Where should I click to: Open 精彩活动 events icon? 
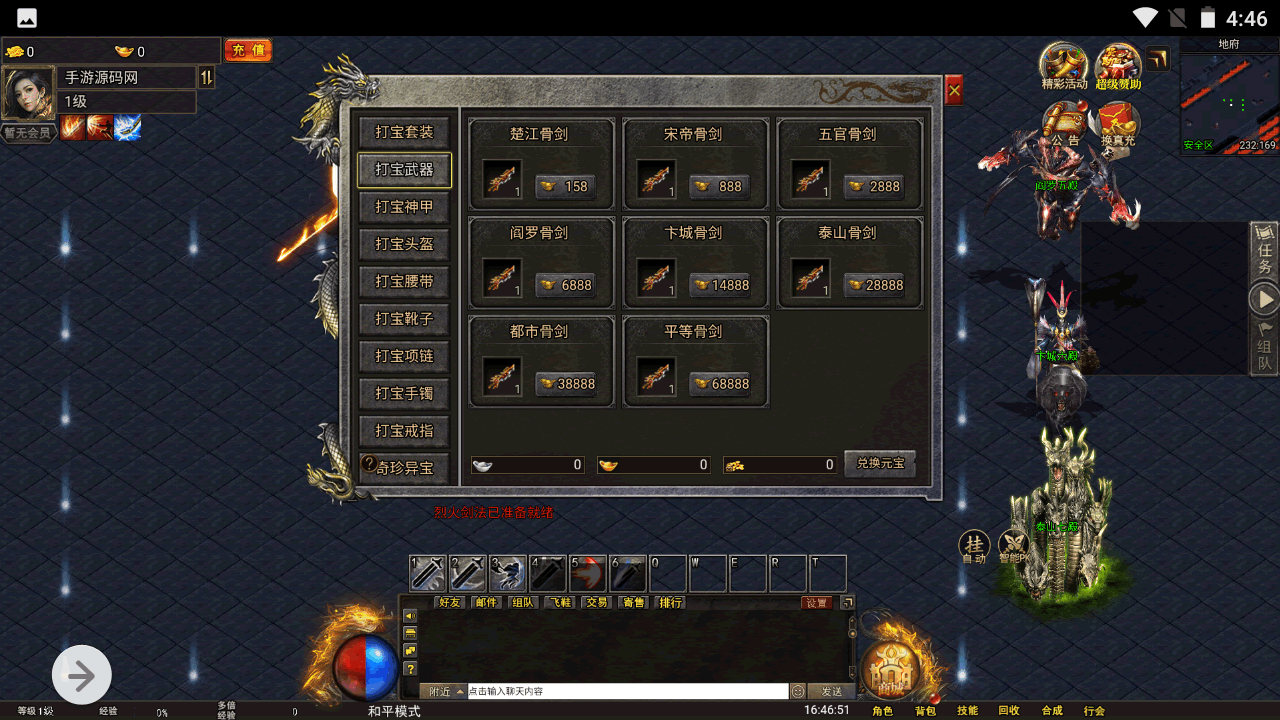pyautogui.click(x=1063, y=65)
